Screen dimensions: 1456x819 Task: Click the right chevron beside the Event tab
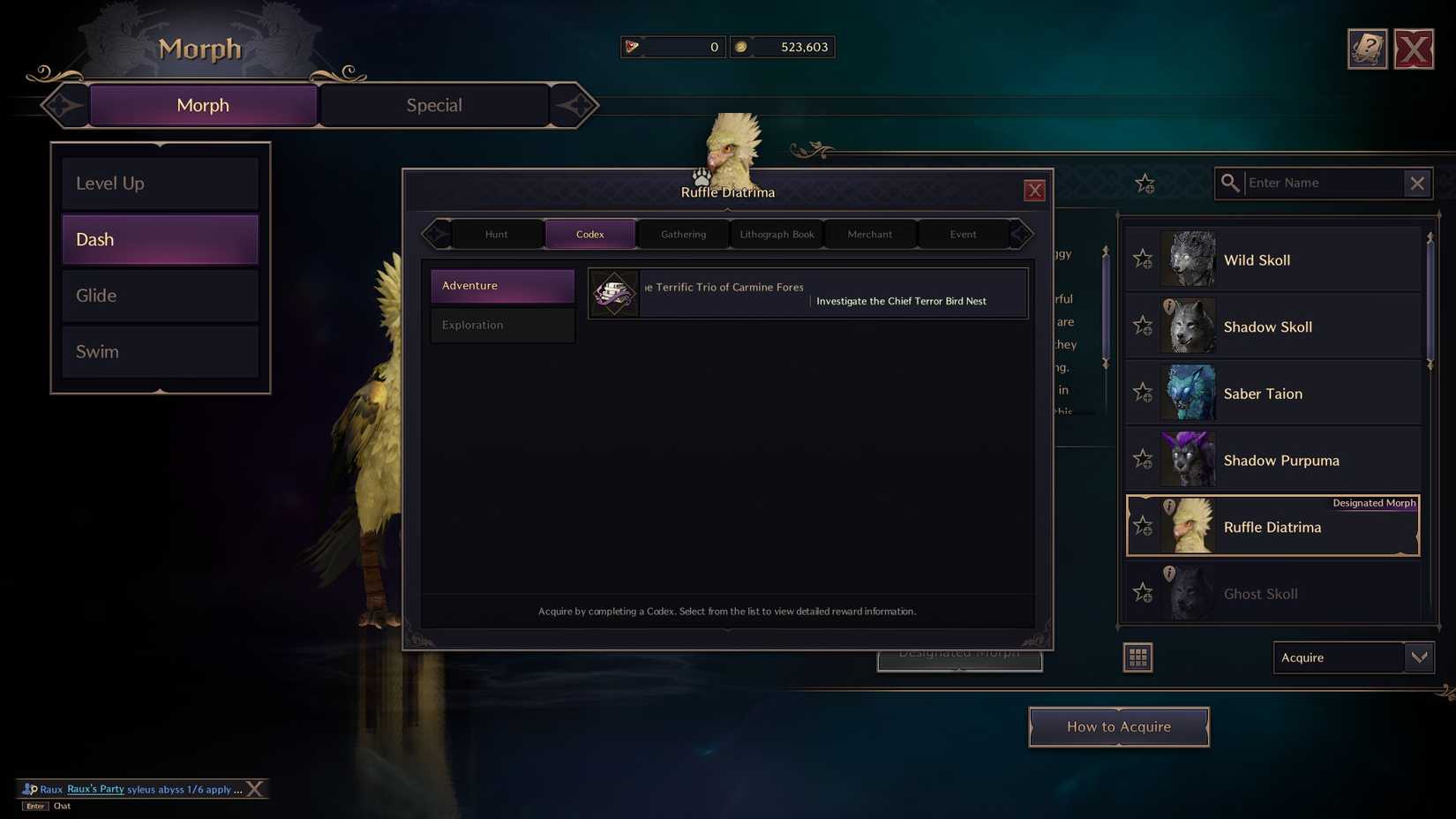point(1021,234)
